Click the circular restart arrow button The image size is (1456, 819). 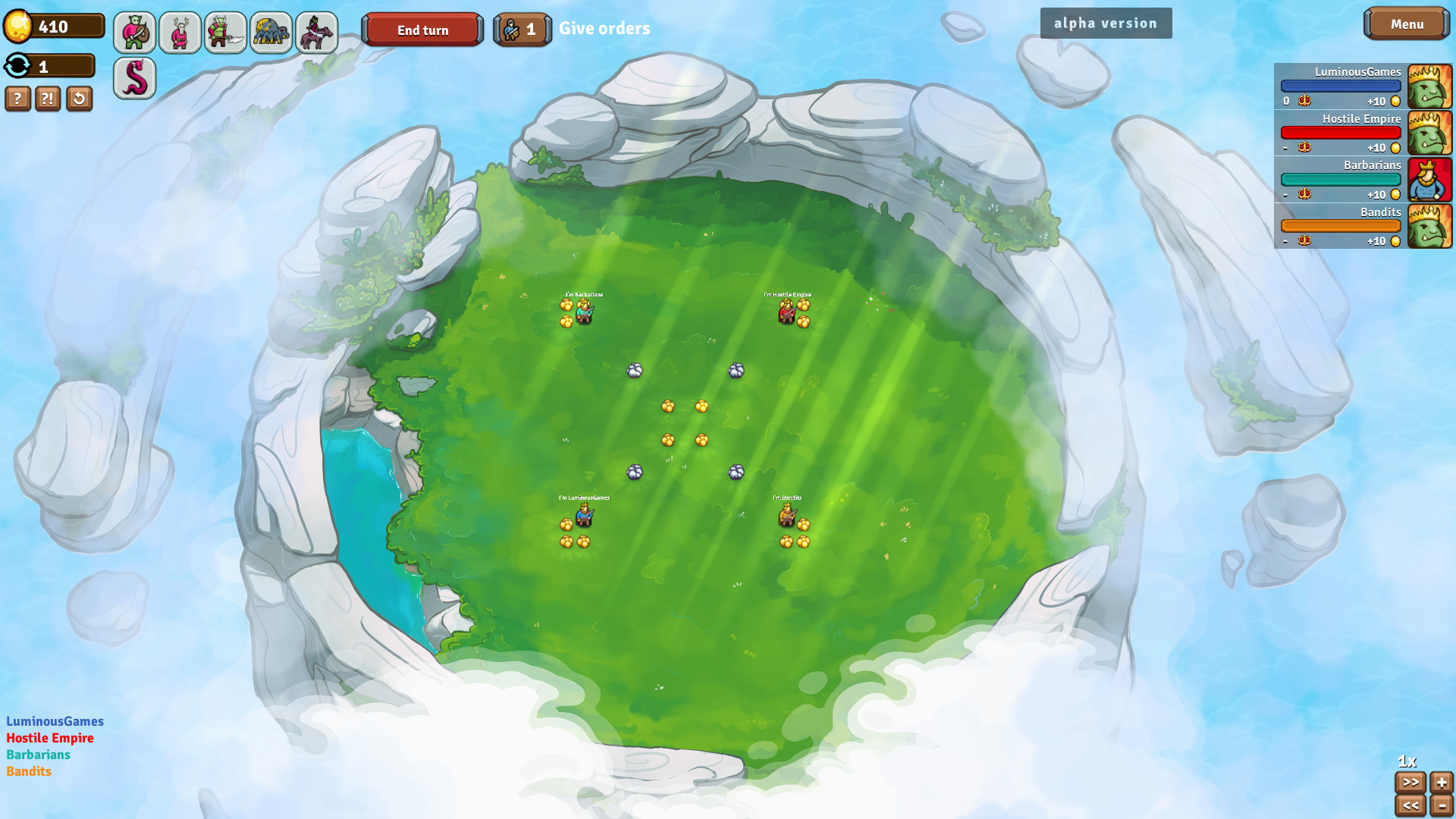tap(79, 99)
